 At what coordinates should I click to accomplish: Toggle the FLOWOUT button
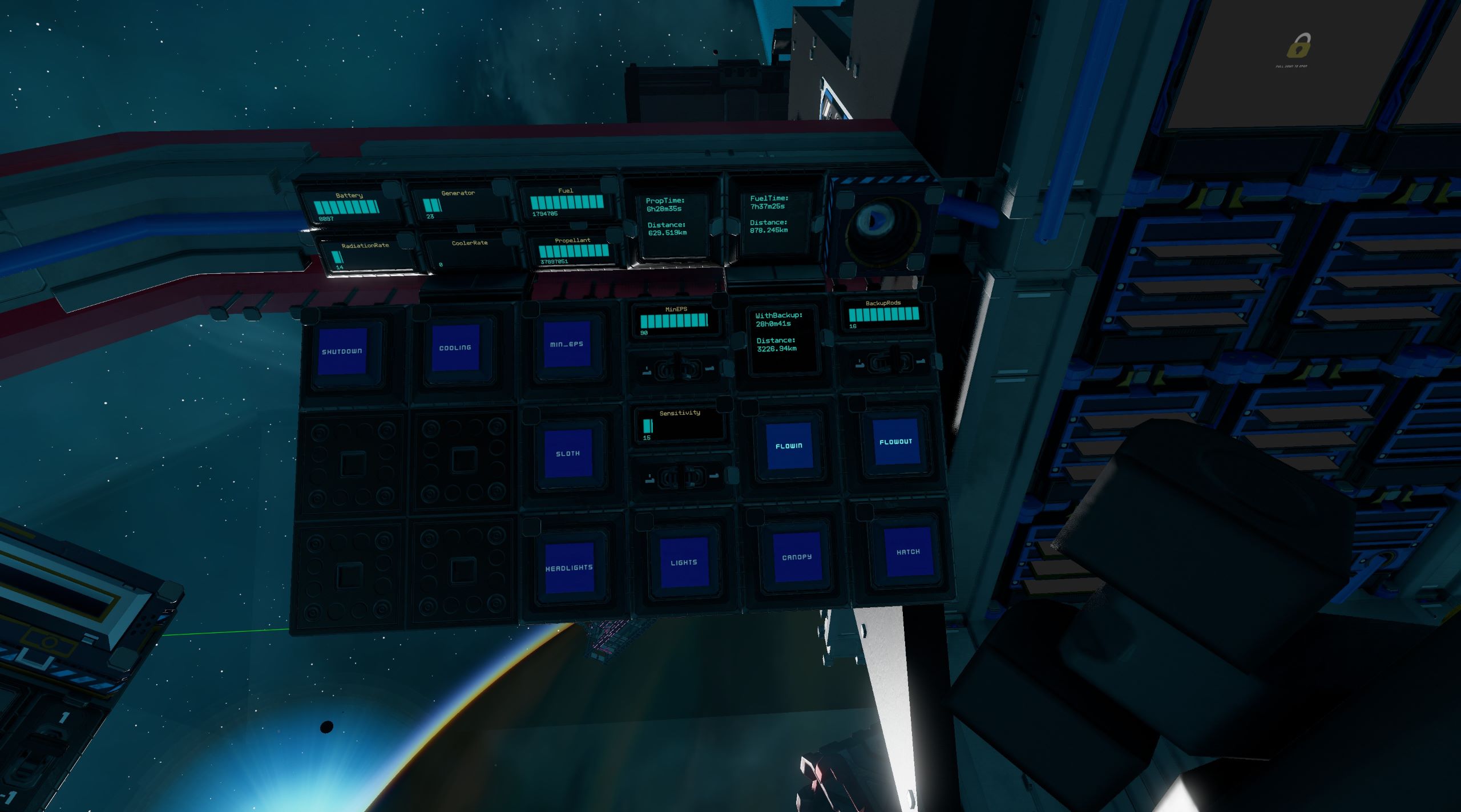coord(895,442)
